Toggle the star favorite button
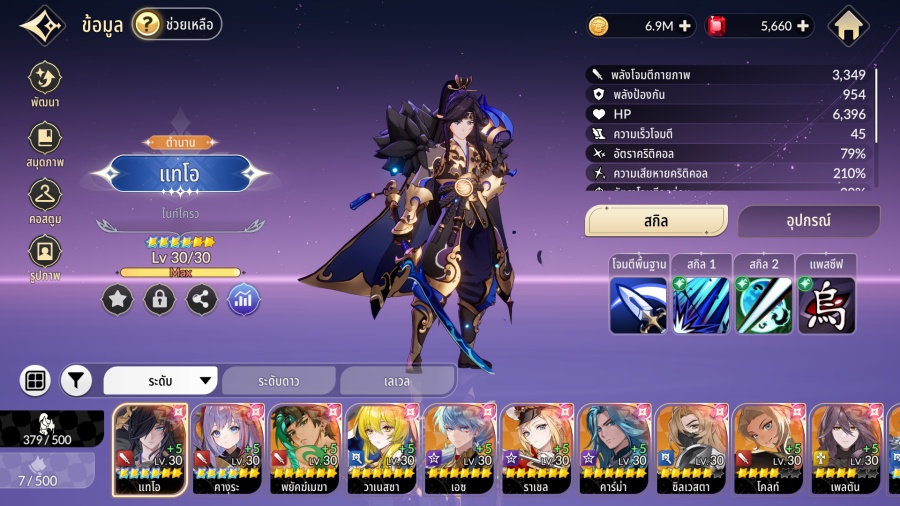The image size is (900, 506). (118, 298)
